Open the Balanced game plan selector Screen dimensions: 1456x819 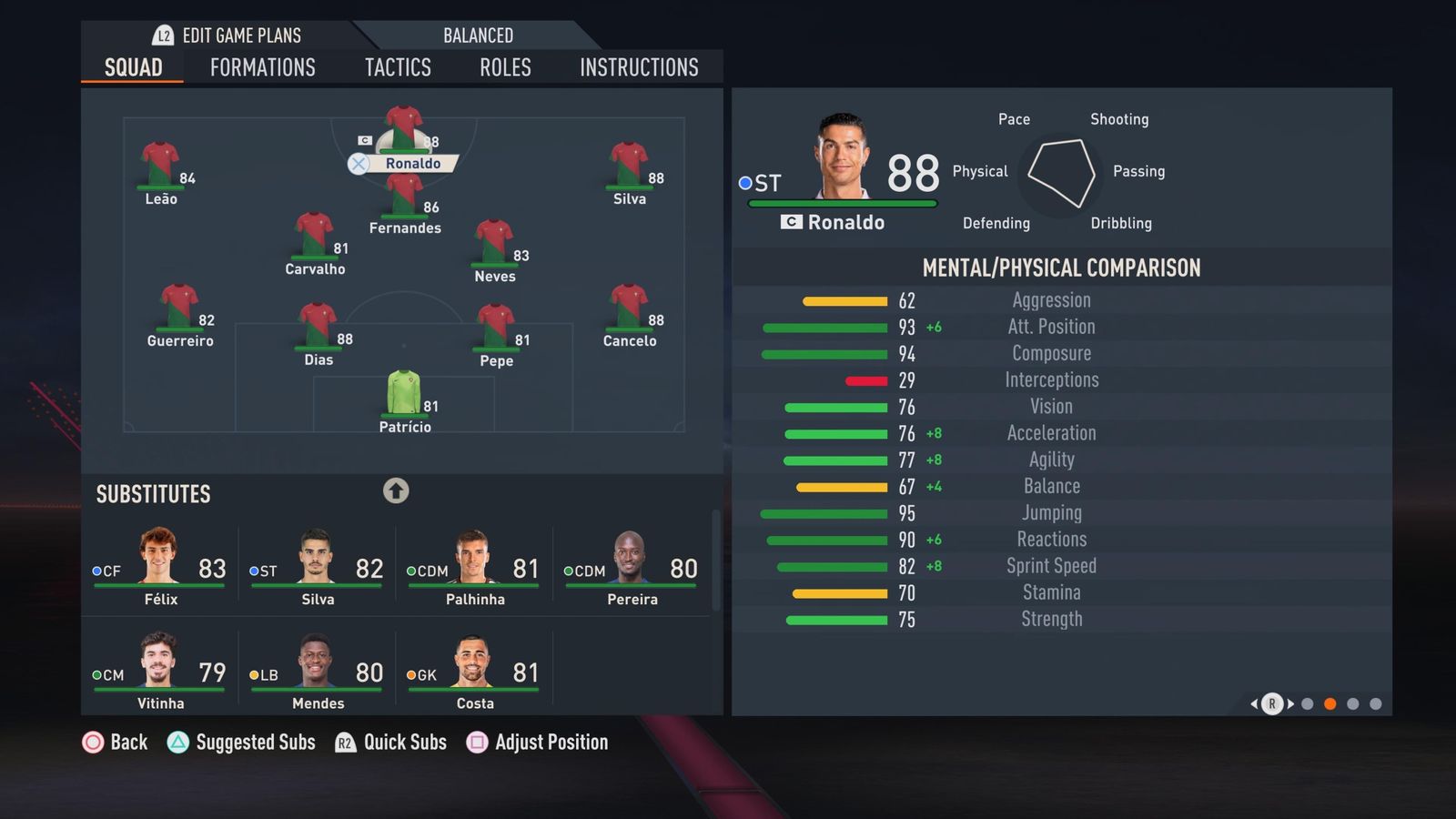click(478, 35)
